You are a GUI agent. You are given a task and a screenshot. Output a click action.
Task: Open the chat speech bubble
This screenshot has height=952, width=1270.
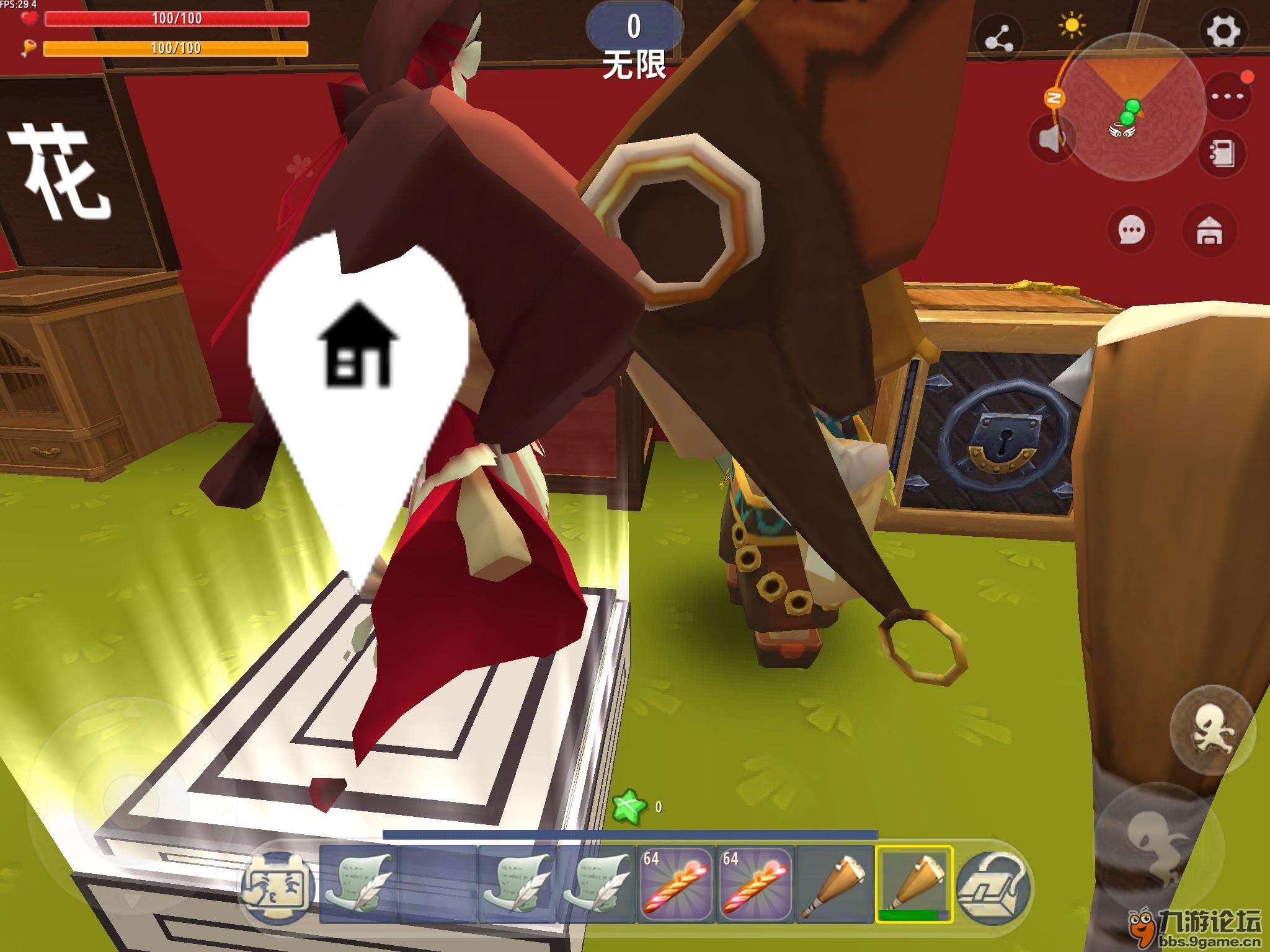click(1132, 231)
